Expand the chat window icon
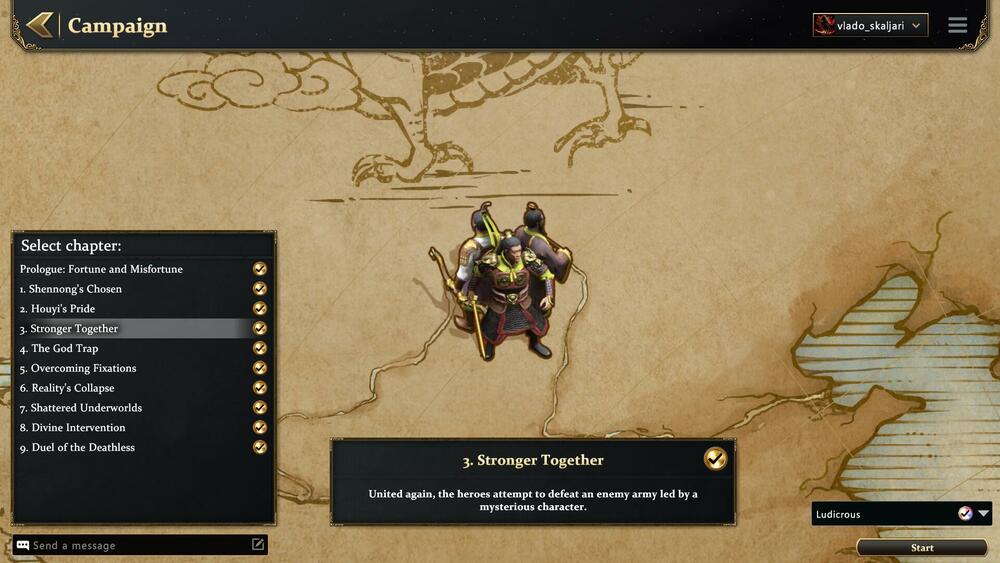The image size is (1000, 563). tap(258, 545)
